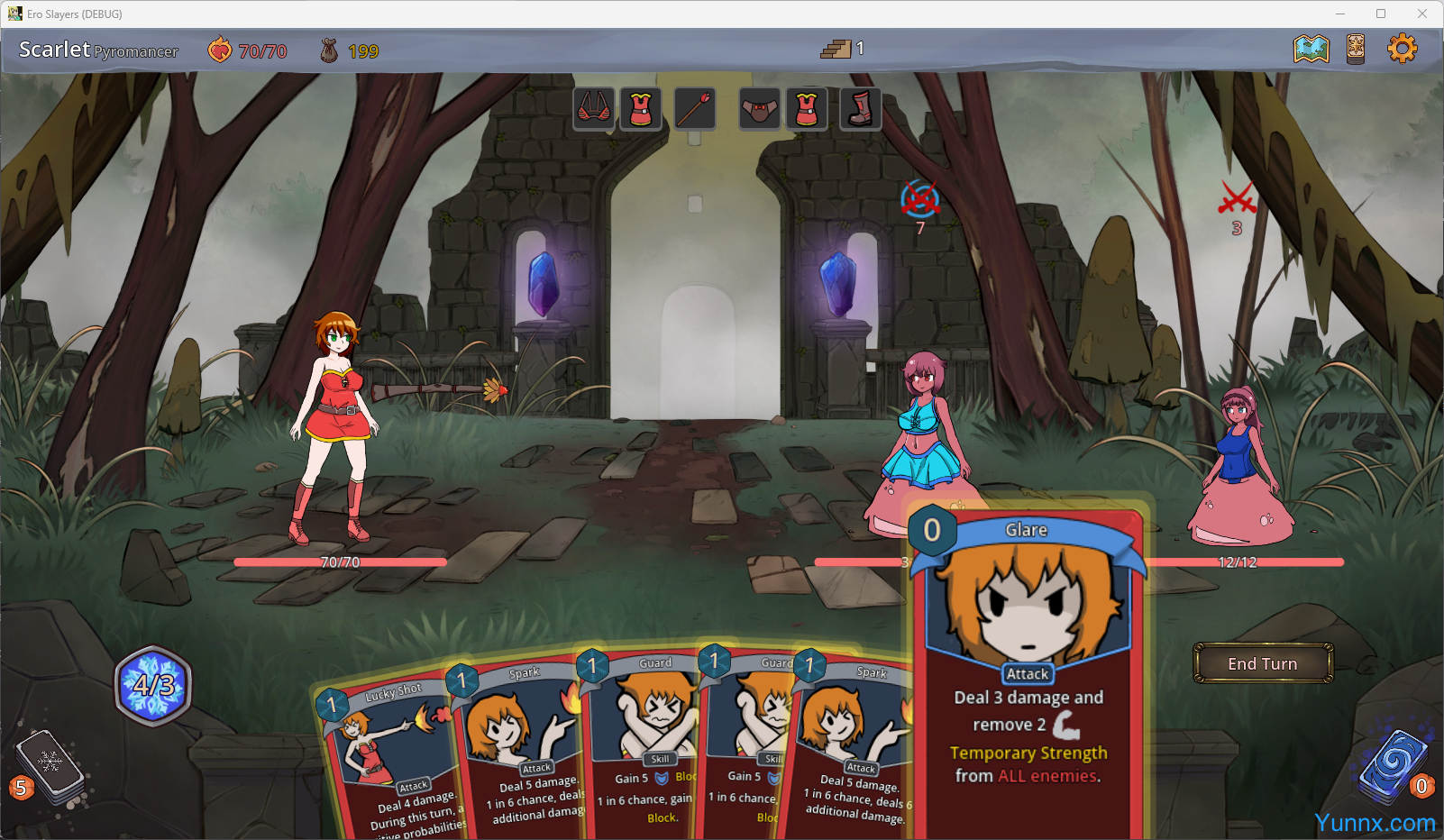This screenshot has height=840, width=1444.
Task: Select the brown underwear equipment slot
Action: pos(760,110)
